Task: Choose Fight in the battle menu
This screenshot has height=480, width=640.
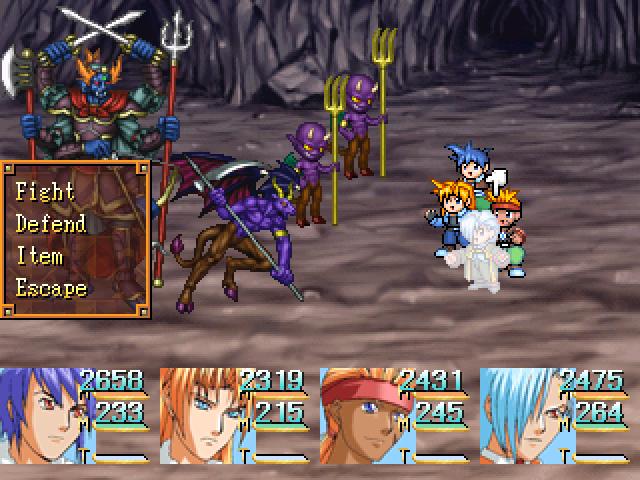Action: [x=46, y=191]
